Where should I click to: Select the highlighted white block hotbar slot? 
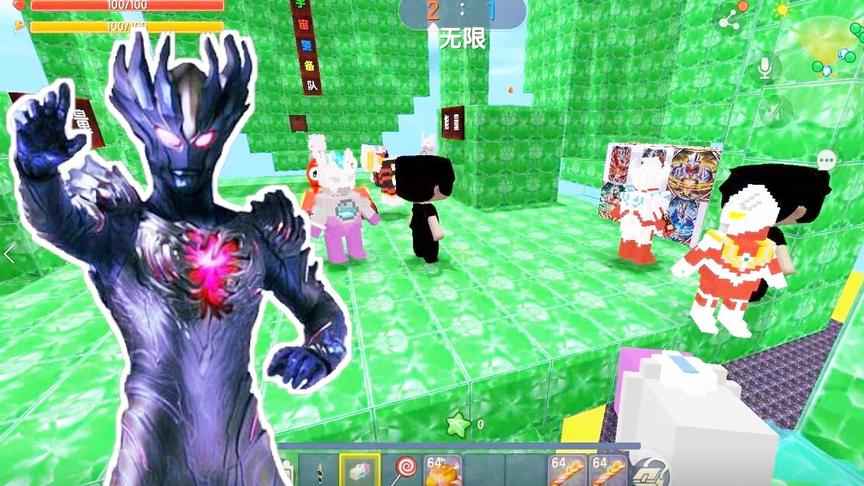point(359,470)
